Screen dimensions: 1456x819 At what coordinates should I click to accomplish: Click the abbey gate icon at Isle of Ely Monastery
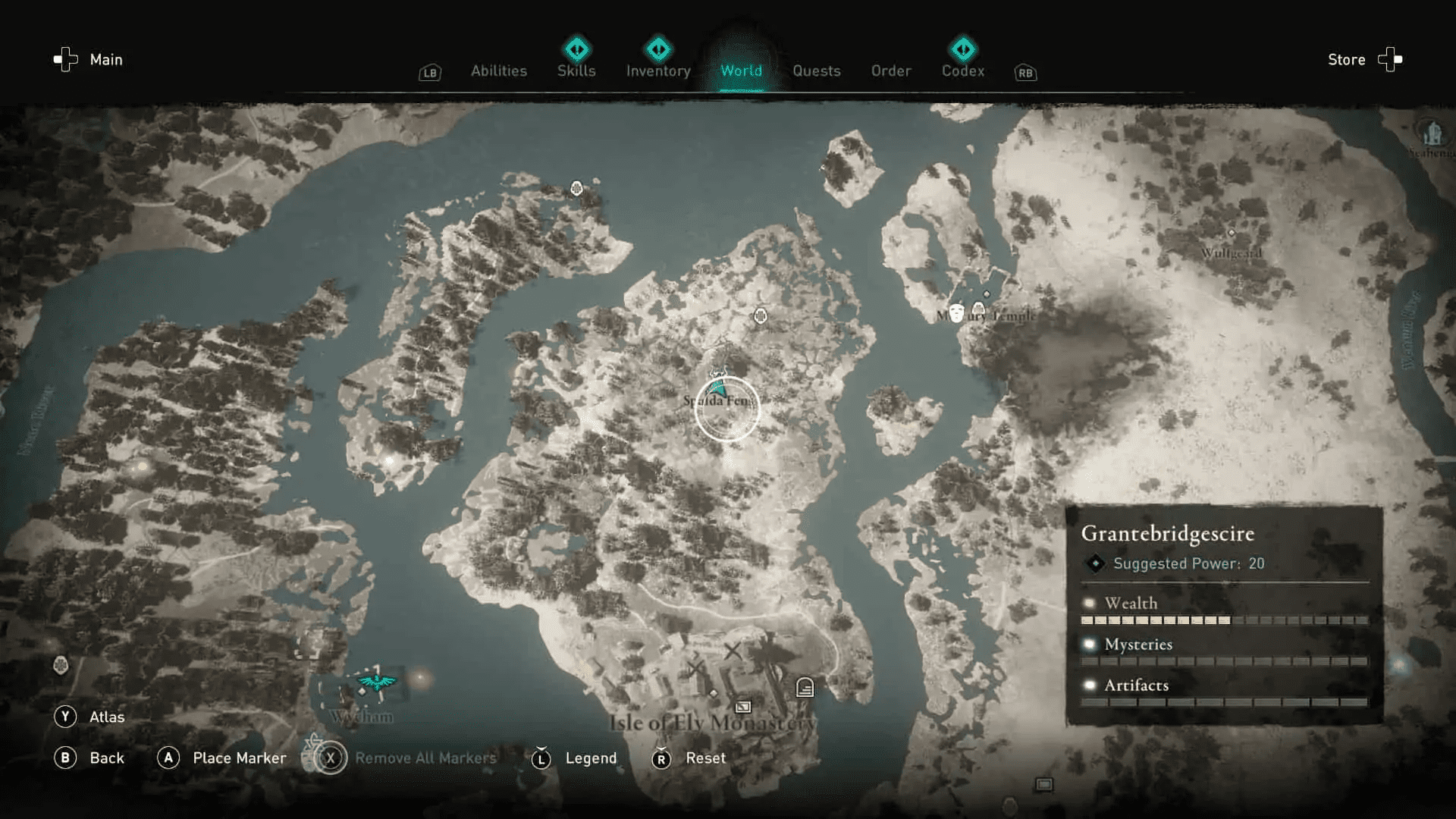(x=805, y=688)
